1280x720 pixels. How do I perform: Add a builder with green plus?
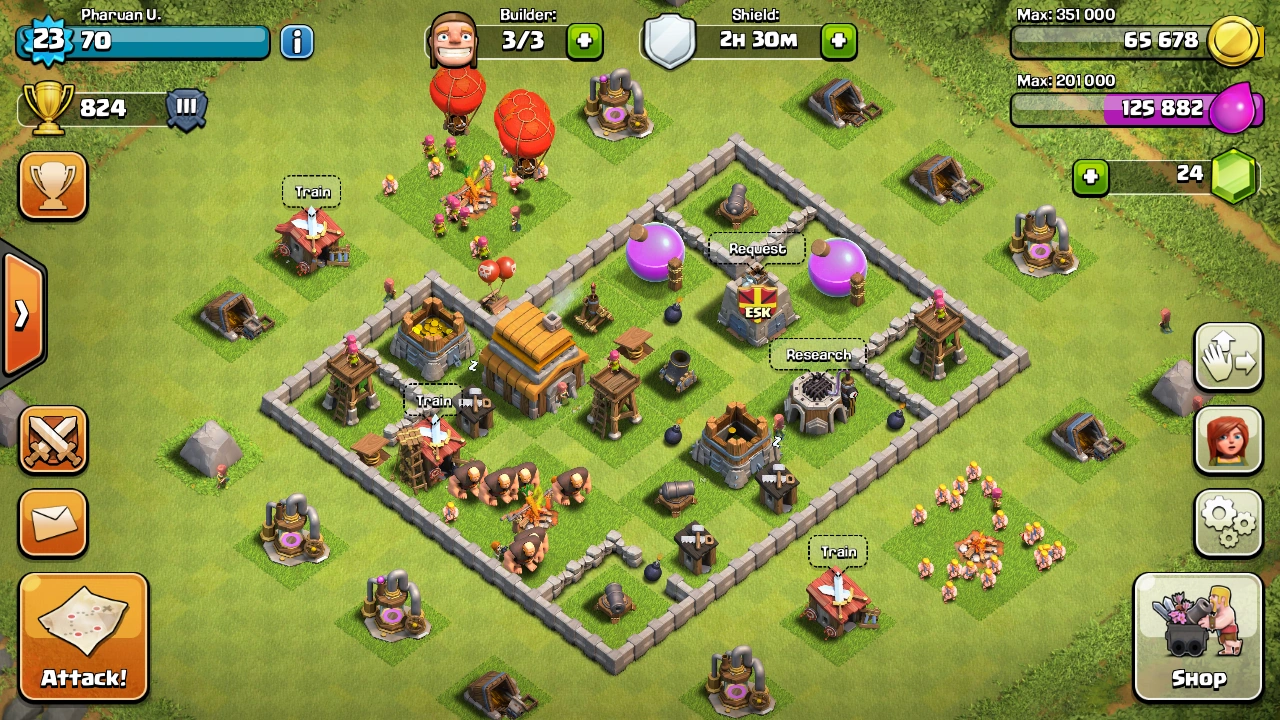point(584,42)
